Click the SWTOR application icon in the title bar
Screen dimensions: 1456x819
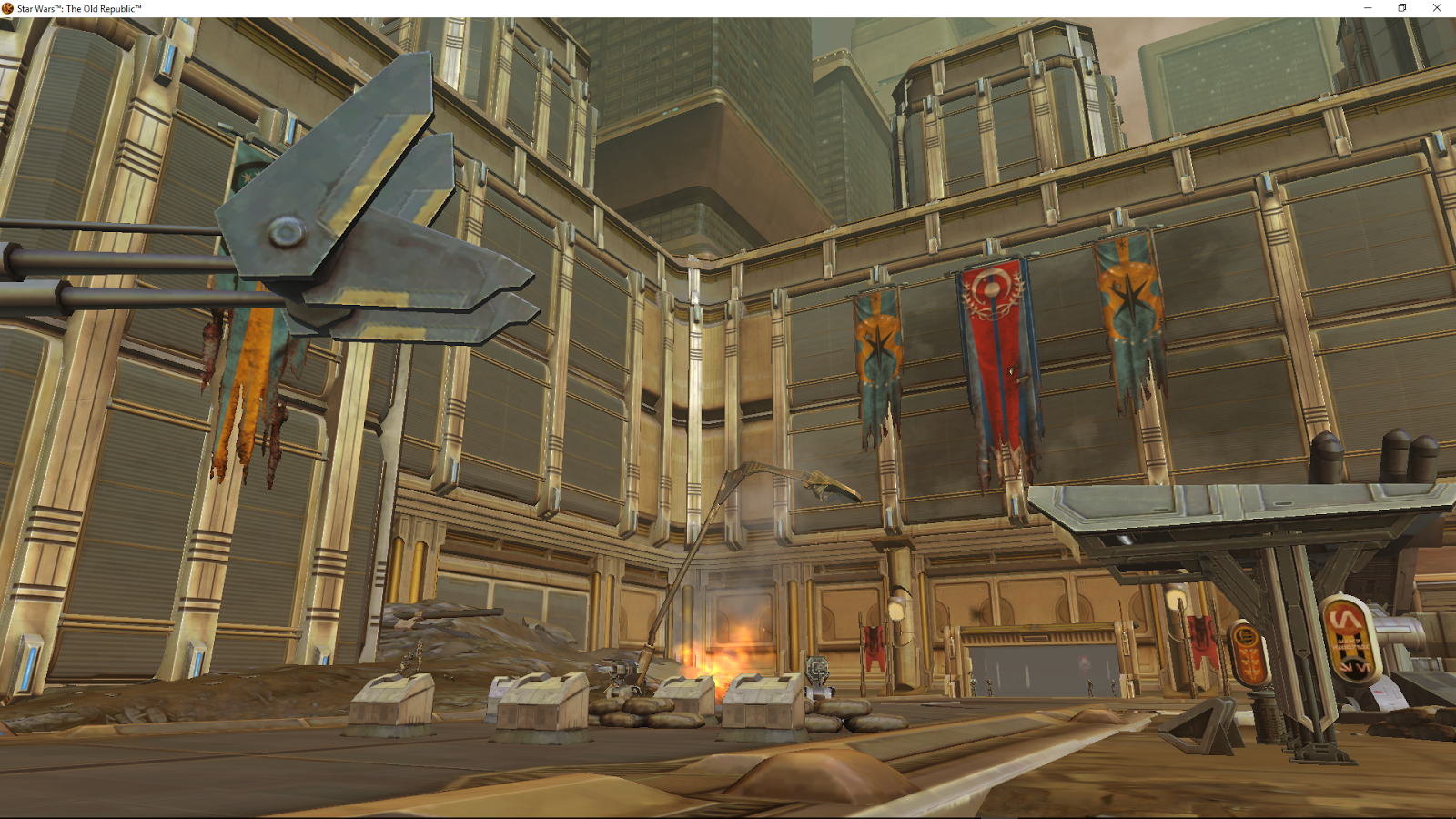click(7, 7)
